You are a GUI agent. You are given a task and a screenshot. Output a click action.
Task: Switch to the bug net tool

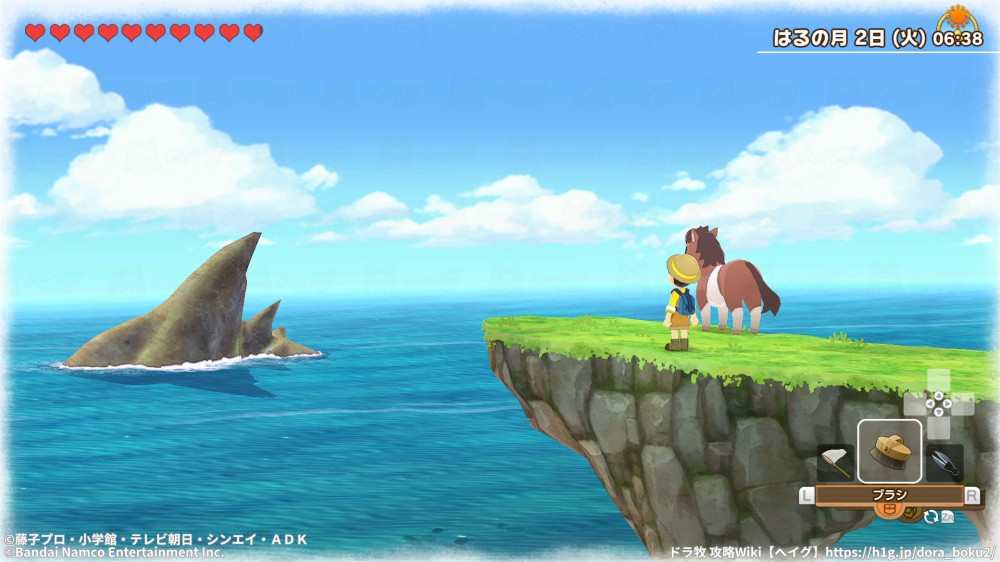pos(835,462)
